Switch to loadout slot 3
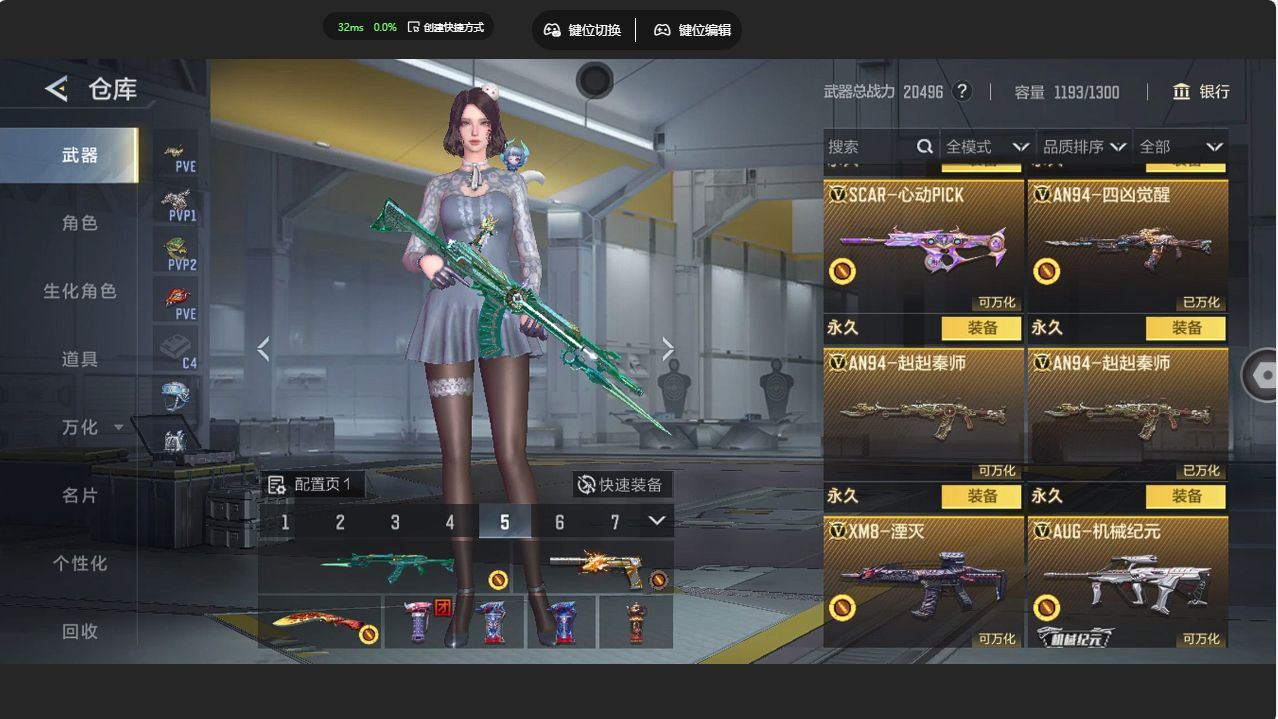The image size is (1278, 719). (x=395, y=522)
